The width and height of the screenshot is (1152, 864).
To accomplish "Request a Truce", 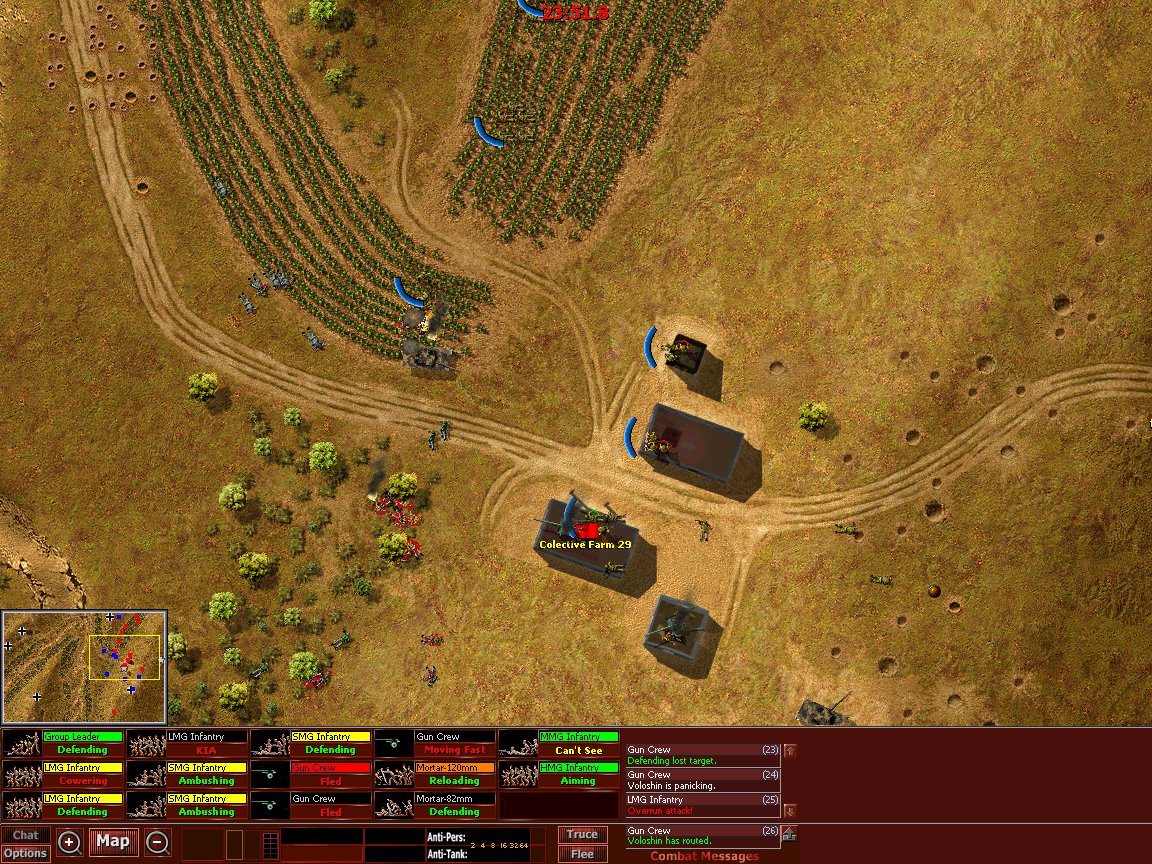I will 582,834.
